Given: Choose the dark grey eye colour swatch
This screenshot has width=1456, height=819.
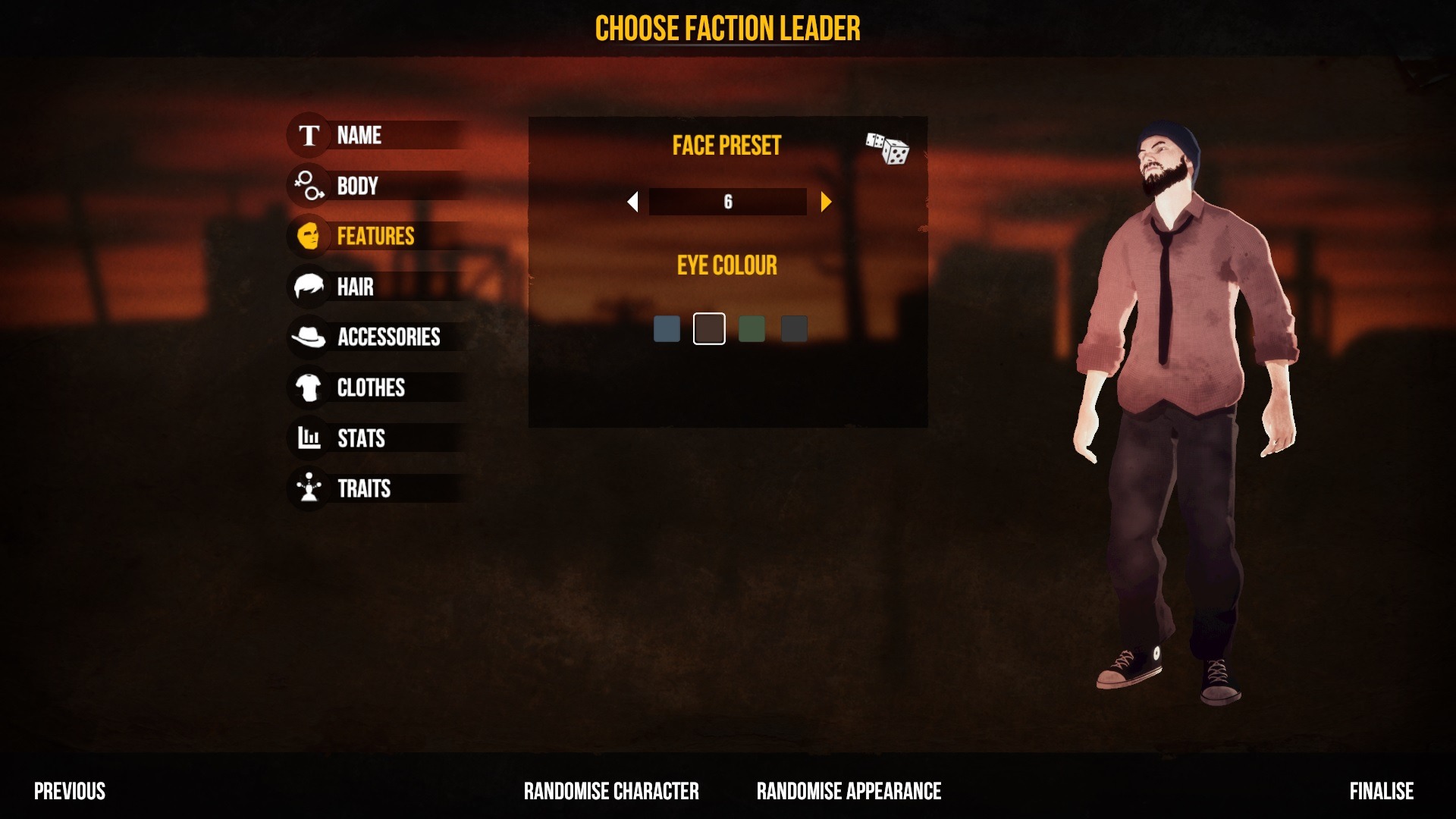Looking at the screenshot, I should tap(794, 329).
